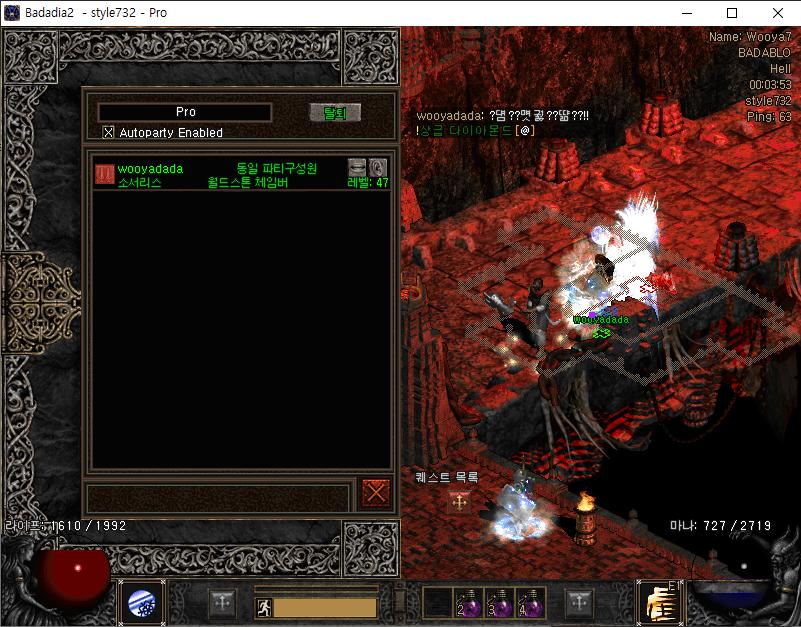Click the party name field showing Pro
801x627 pixels.
click(185, 112)
